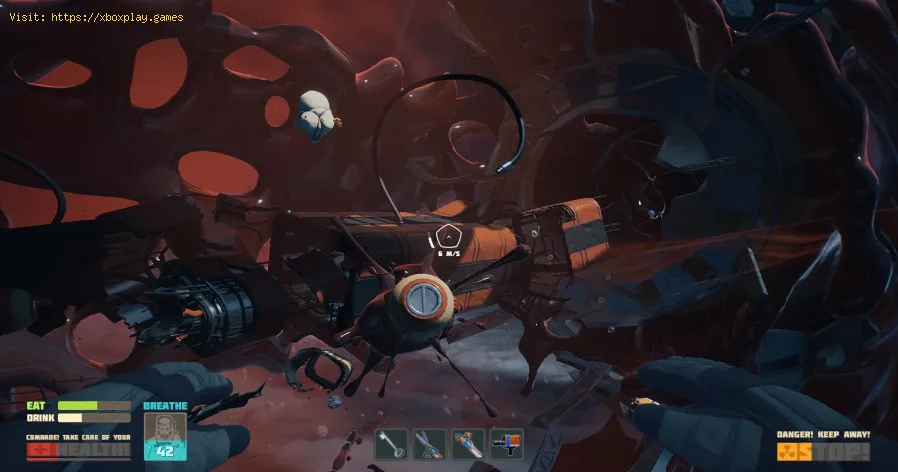
Task: Choose the scissors tool in the hotbar
Action: click(x=429, y=444)
